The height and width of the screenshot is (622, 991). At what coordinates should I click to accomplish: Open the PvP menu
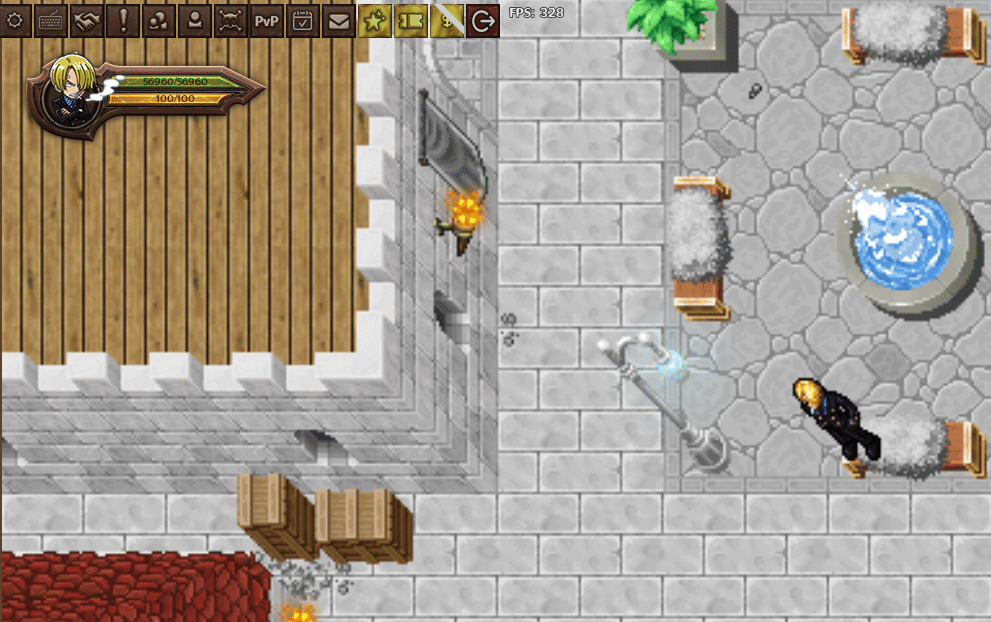click(267, 20)
